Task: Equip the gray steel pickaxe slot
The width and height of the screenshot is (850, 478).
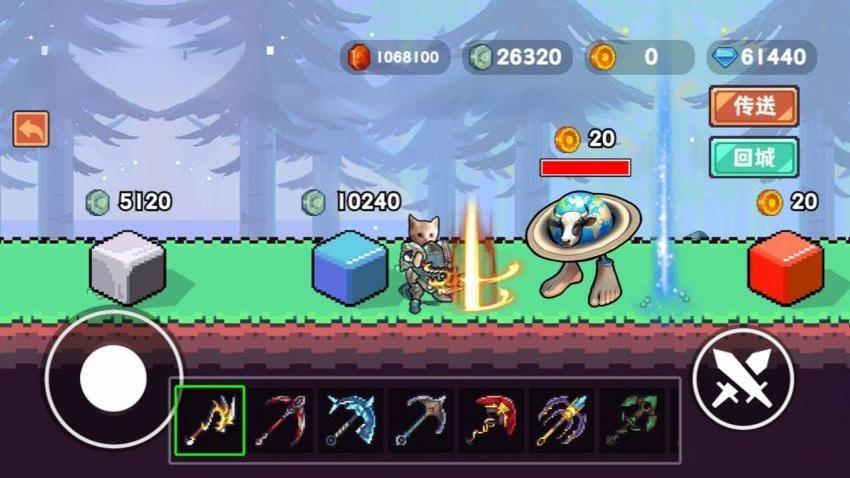Action: pos(422,420)
